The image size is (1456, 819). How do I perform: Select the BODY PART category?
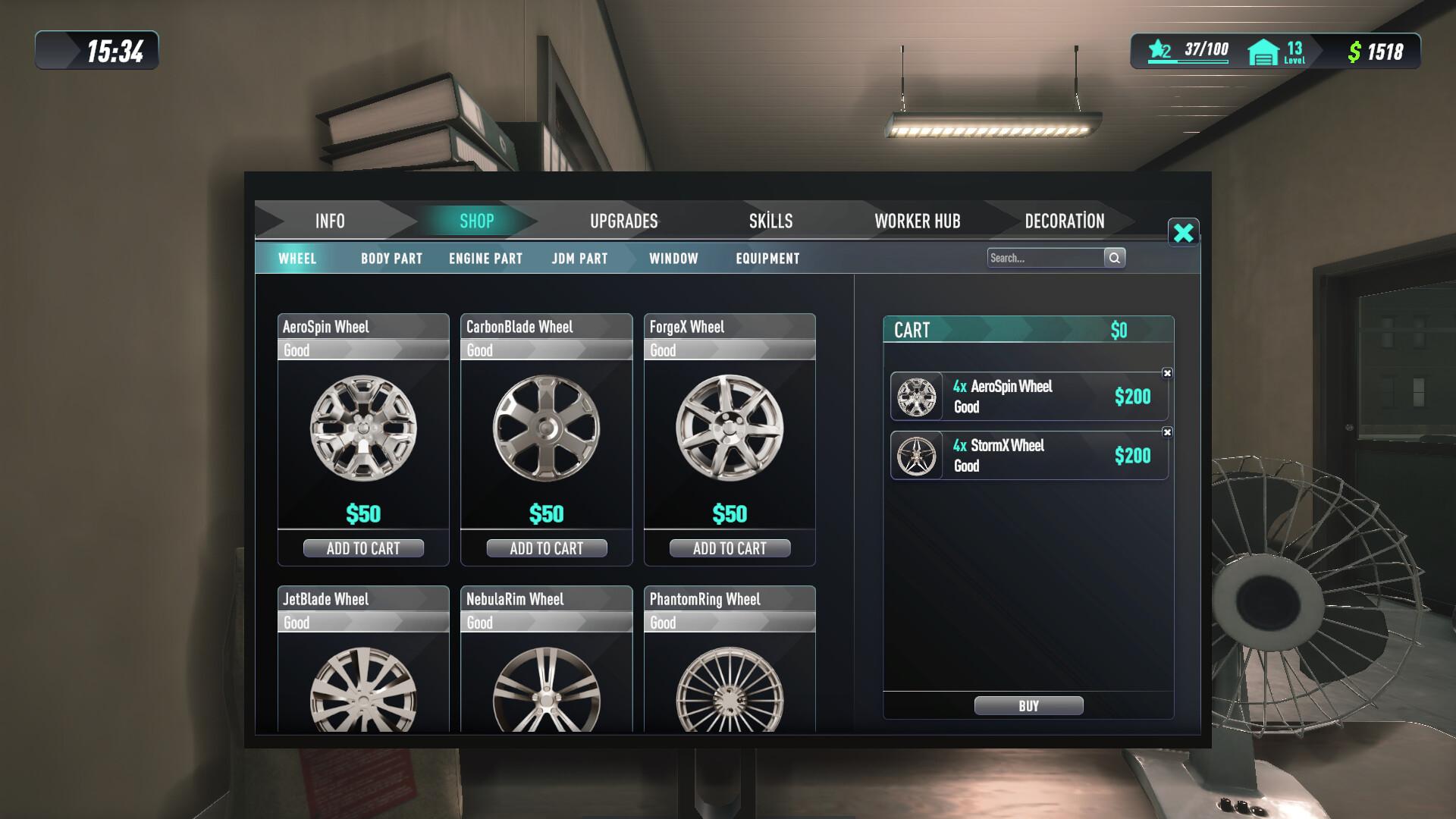(x=391, y=258)
